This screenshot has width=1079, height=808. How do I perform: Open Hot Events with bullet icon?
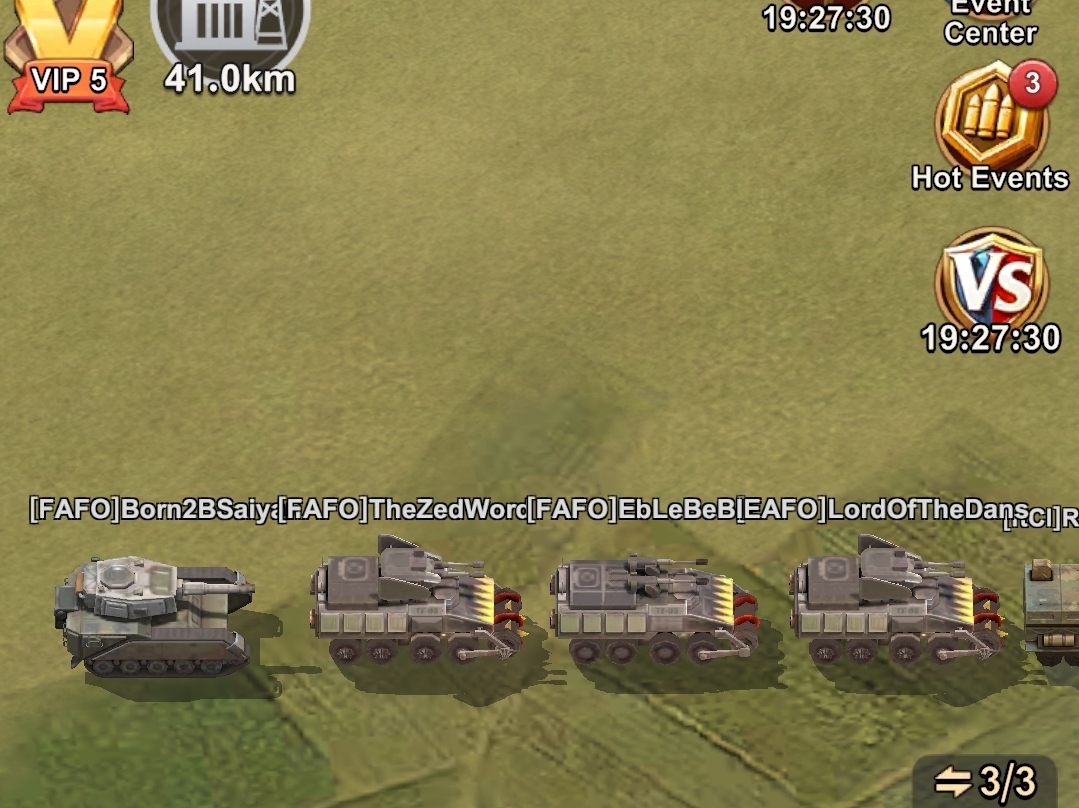point(990,122)
